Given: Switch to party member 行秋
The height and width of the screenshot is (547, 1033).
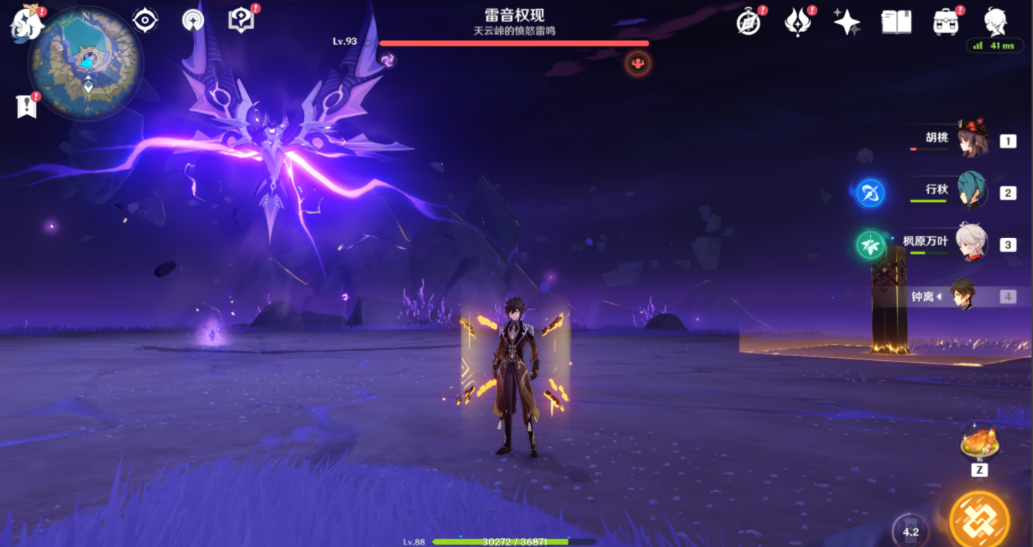Looking at the screenshot, I should pyautogui.click(x=970, y=192).
